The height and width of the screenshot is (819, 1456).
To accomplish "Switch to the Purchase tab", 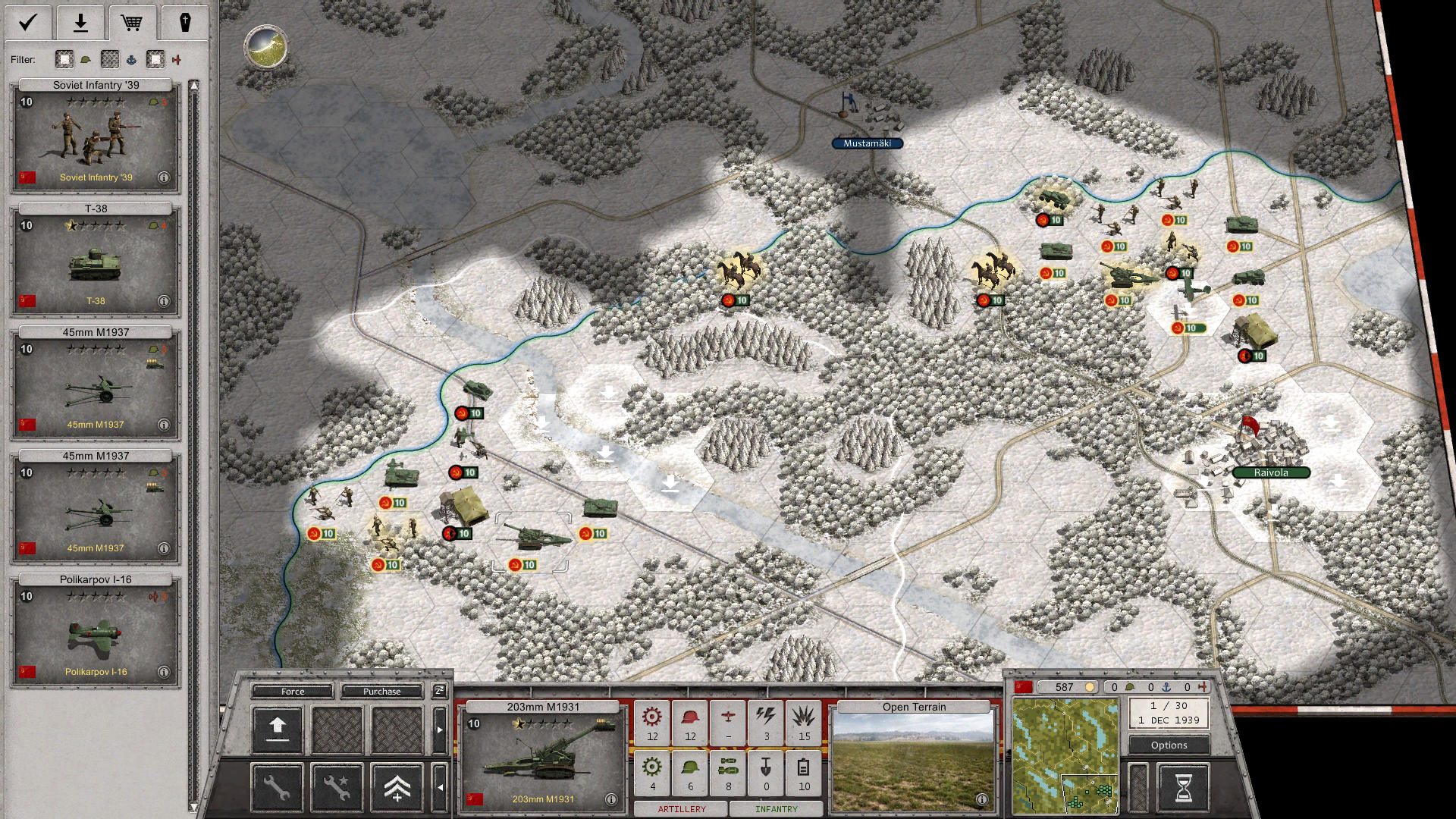I will tap(383, 692).
